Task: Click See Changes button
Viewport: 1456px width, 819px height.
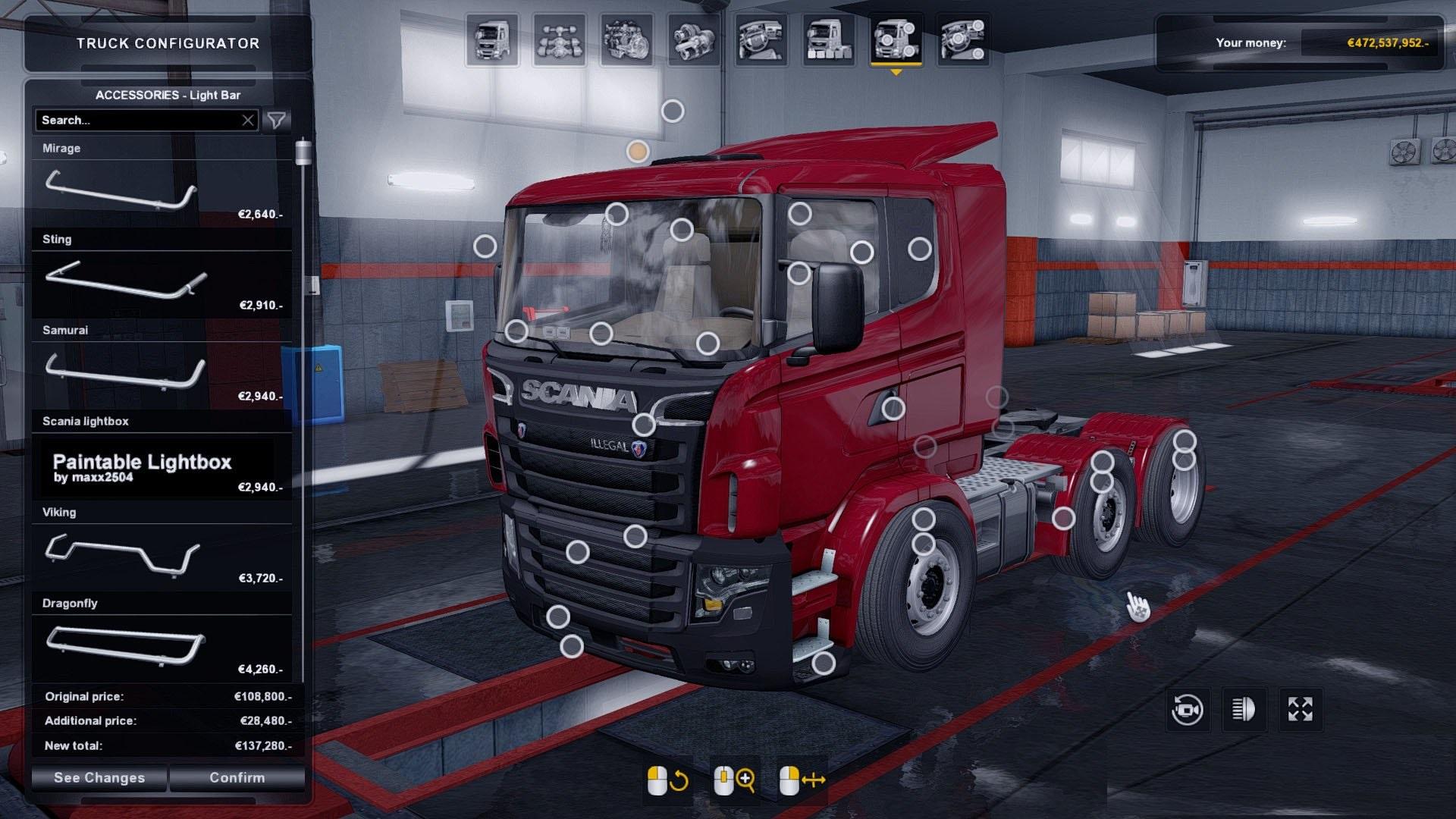Action: pyautogui.click(x=99, y=778)
